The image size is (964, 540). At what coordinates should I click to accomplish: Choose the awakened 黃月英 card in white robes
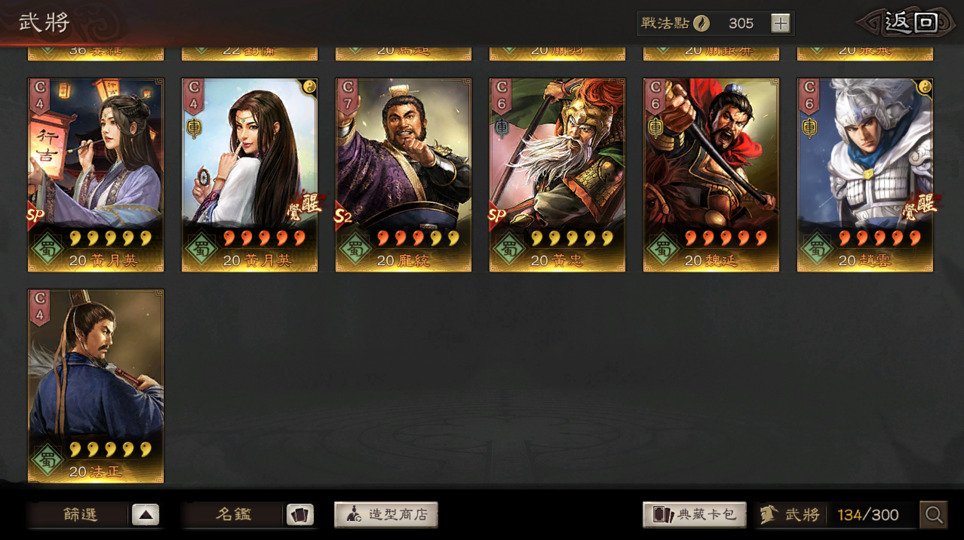pos(249,175)
